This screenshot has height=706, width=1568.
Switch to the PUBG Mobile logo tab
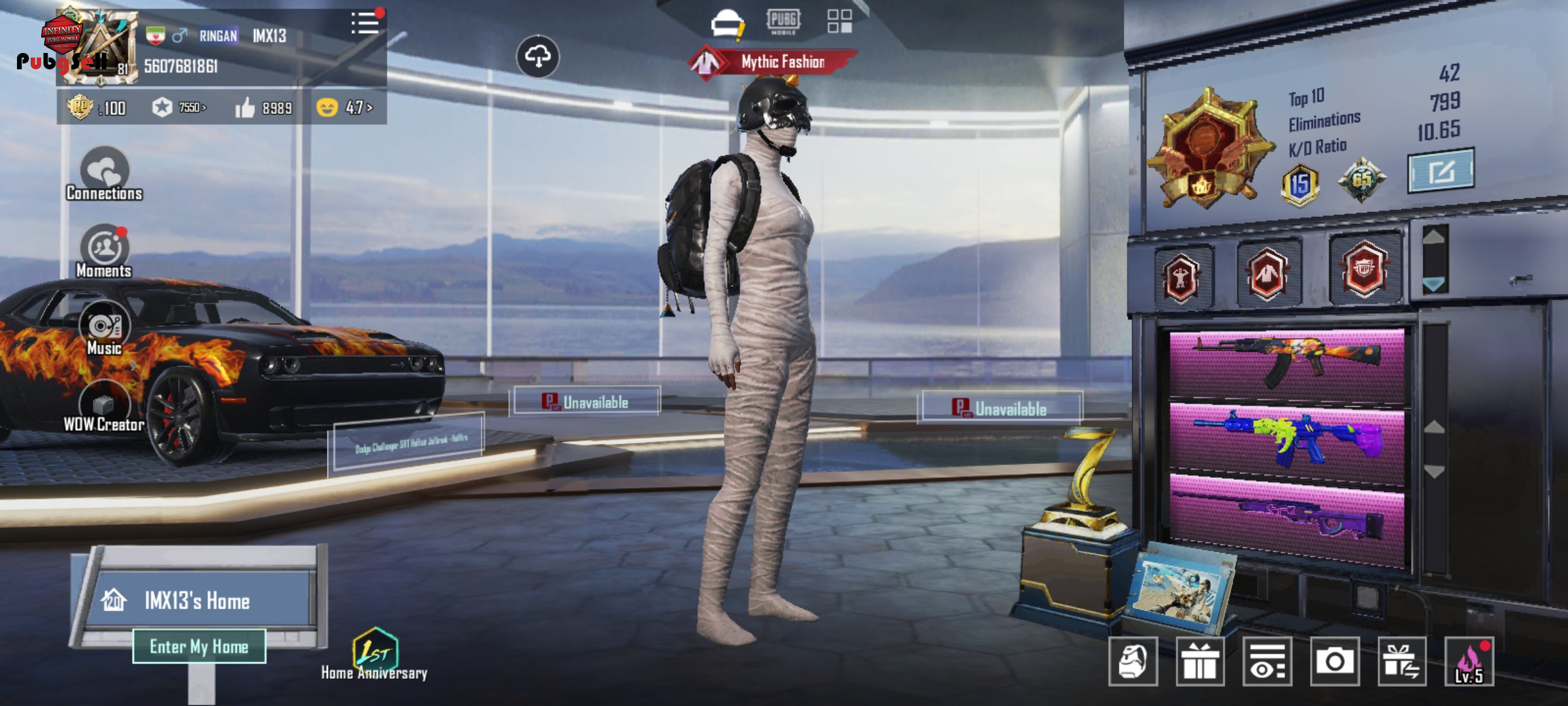pyautogui.click(x=783, y=21)
